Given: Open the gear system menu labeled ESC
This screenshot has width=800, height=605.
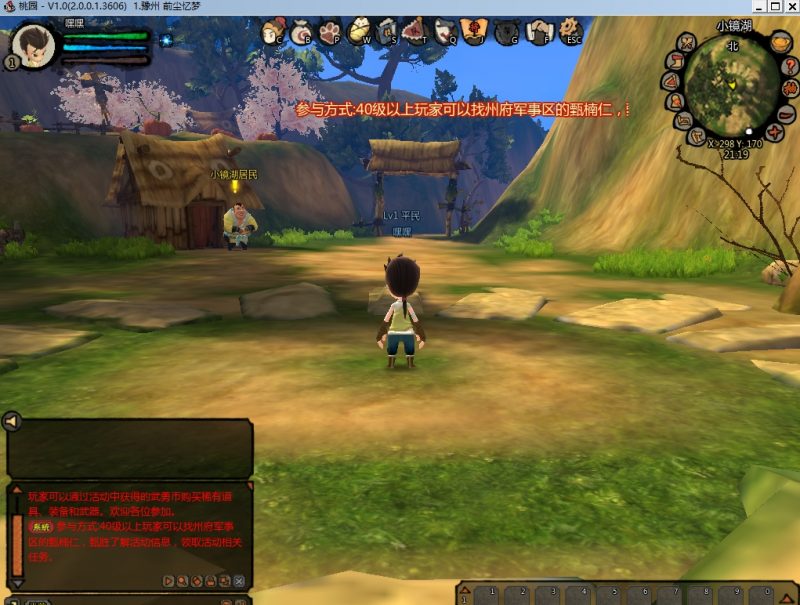Looking at the screenshot, I should click(571, 33).
